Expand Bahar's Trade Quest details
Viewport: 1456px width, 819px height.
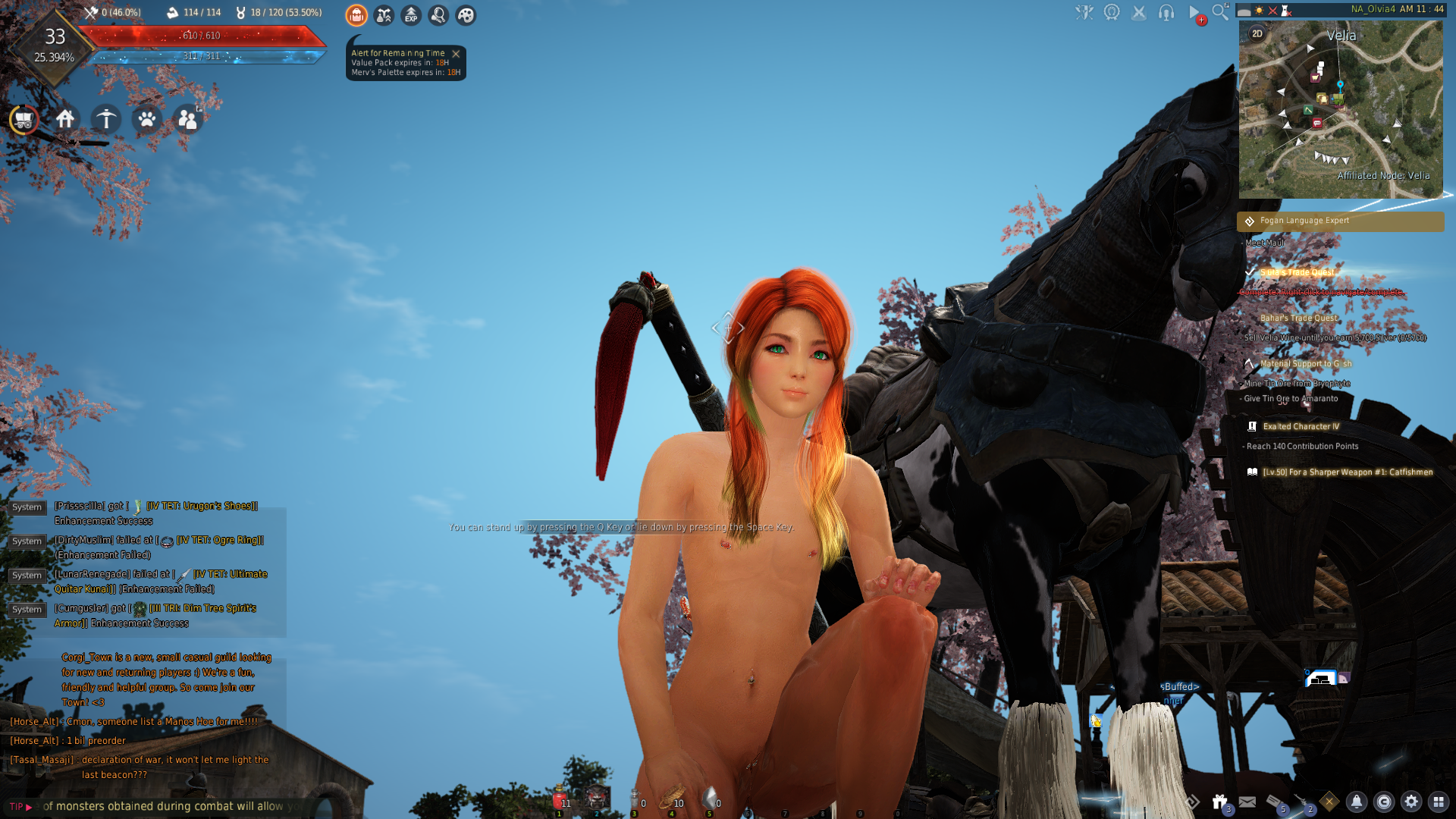[1298, 318]
